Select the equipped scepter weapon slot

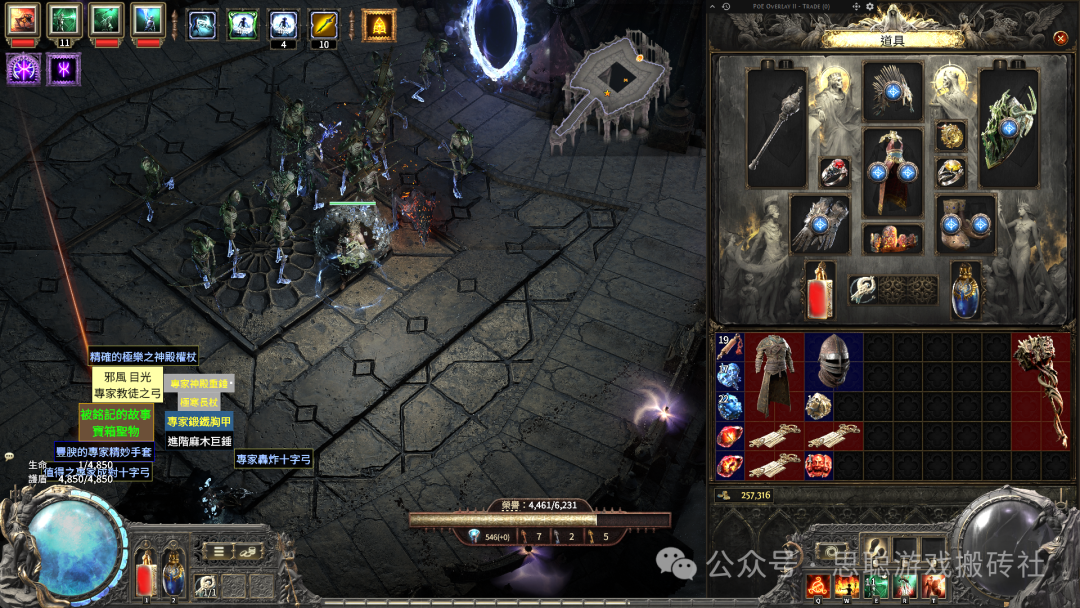tap(777, 127)
